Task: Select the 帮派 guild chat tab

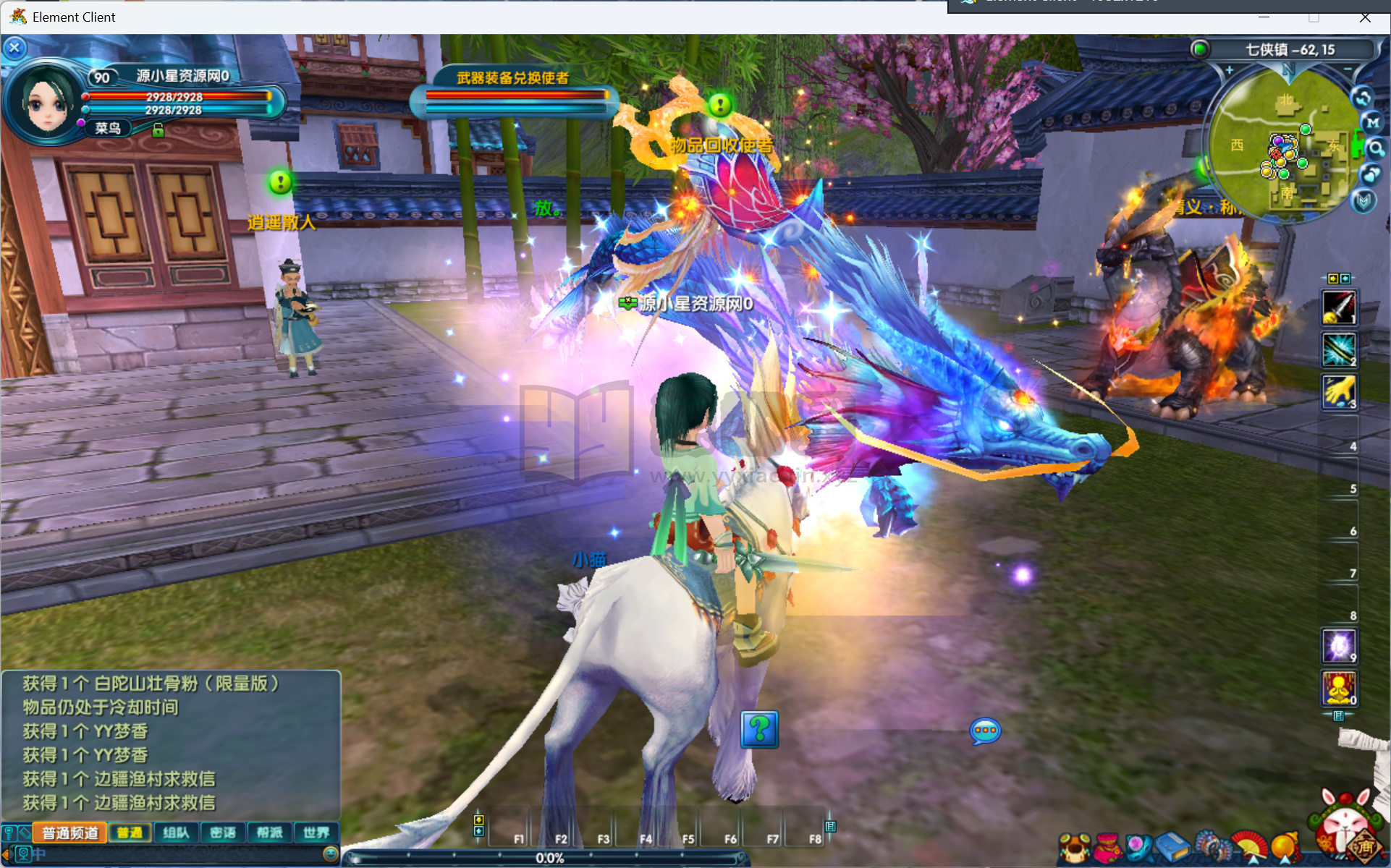Action: pos(269,833)
